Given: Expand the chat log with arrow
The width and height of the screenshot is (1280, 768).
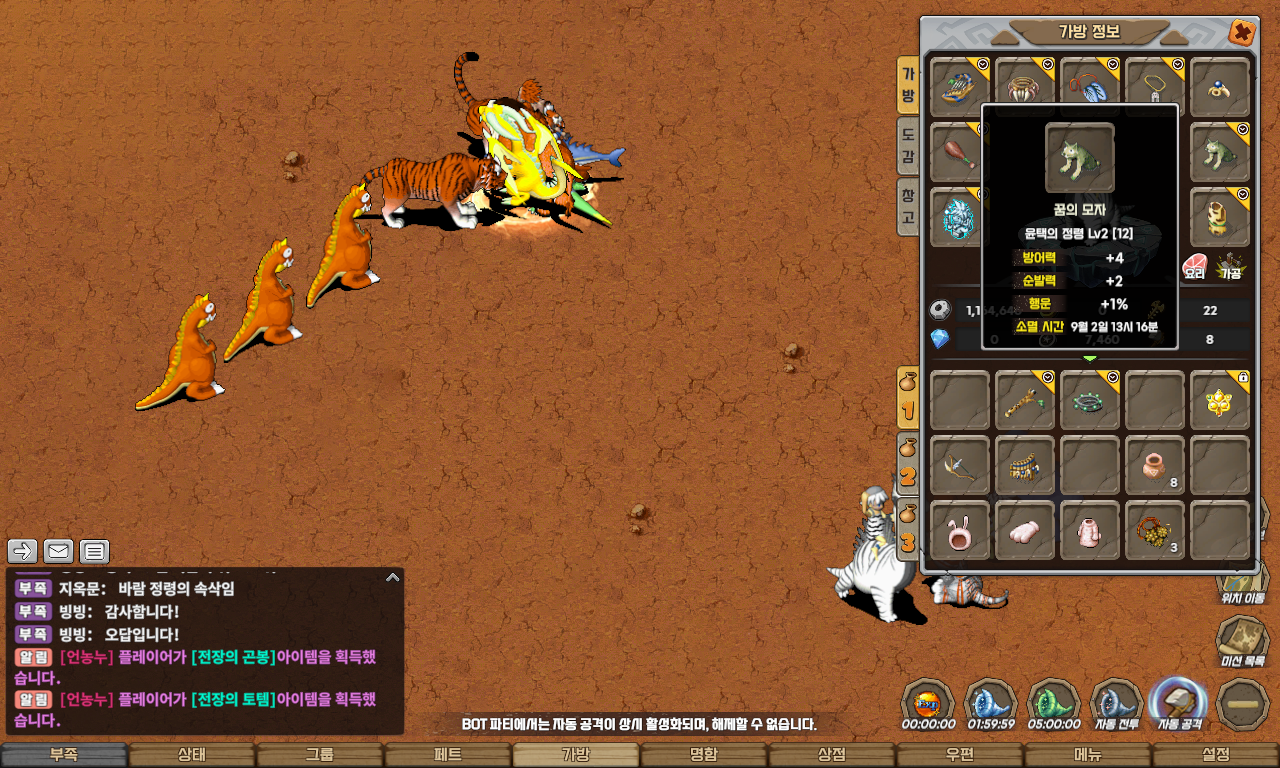Looking at the screenshot, I should (393, 577).
